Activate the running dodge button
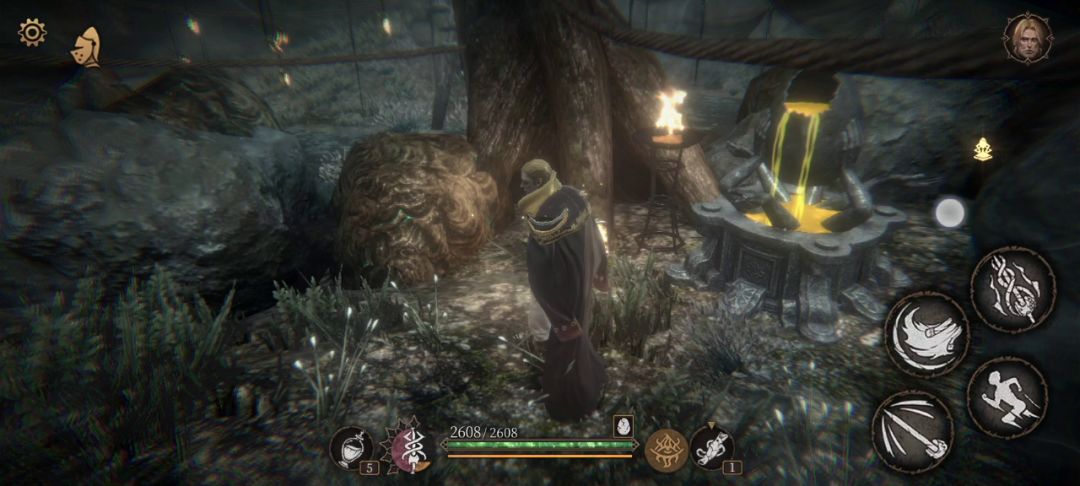Viewport: 1080px width, 486px height. click(1006, 397)
